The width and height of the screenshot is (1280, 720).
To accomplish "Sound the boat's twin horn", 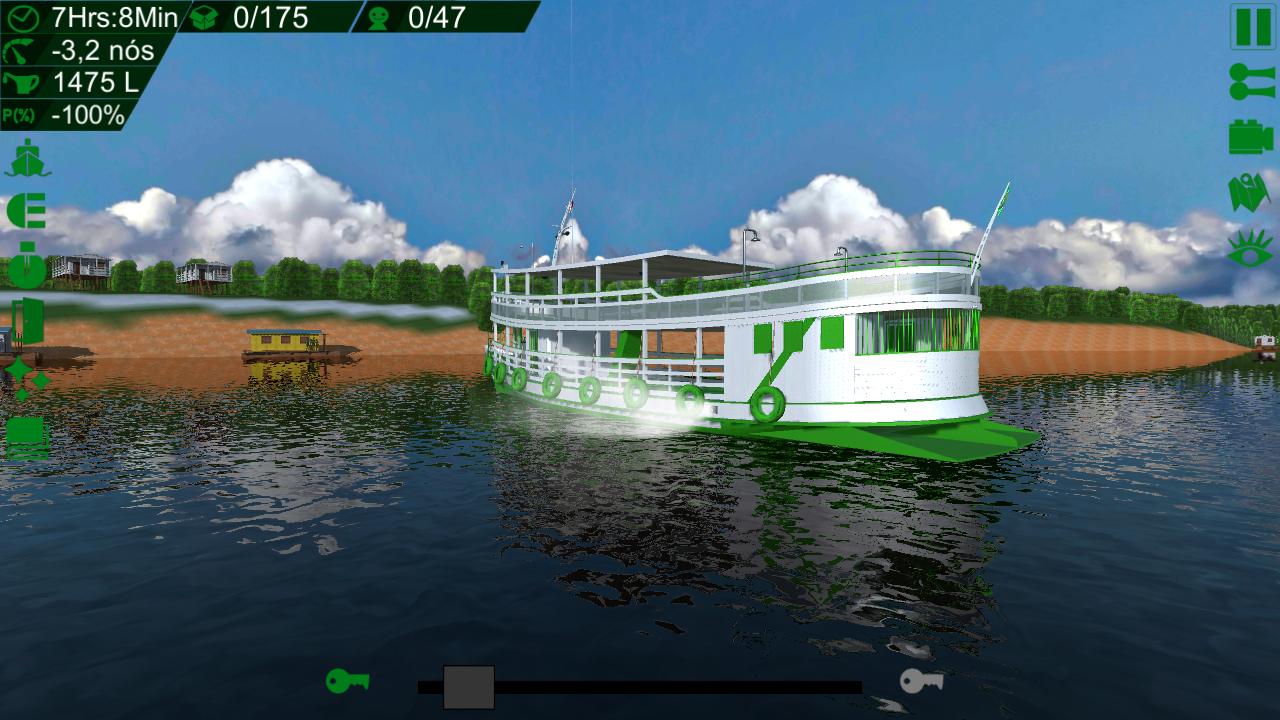I will 1251,82.
